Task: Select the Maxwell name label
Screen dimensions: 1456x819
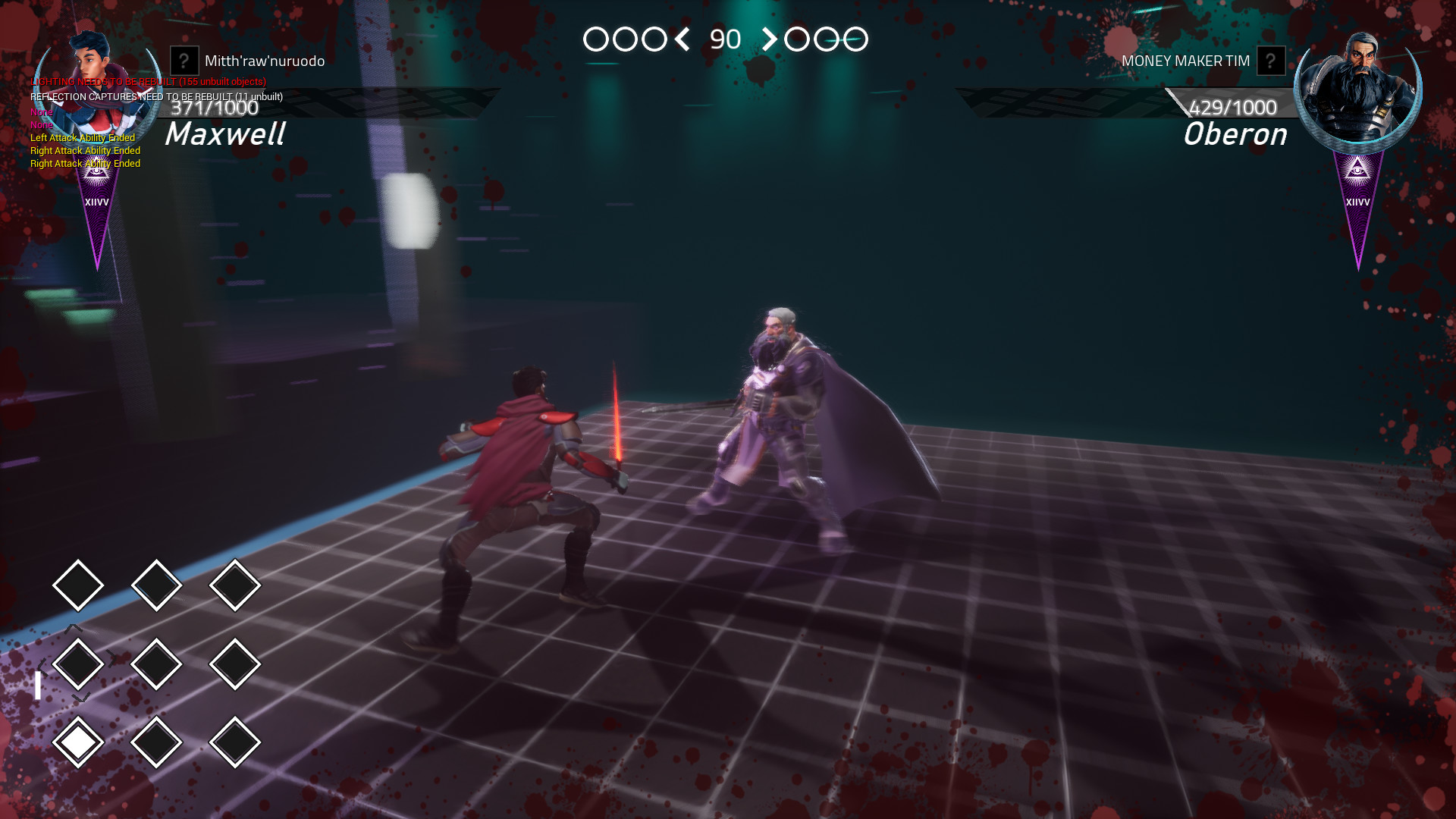Action: tap(226, 135)
